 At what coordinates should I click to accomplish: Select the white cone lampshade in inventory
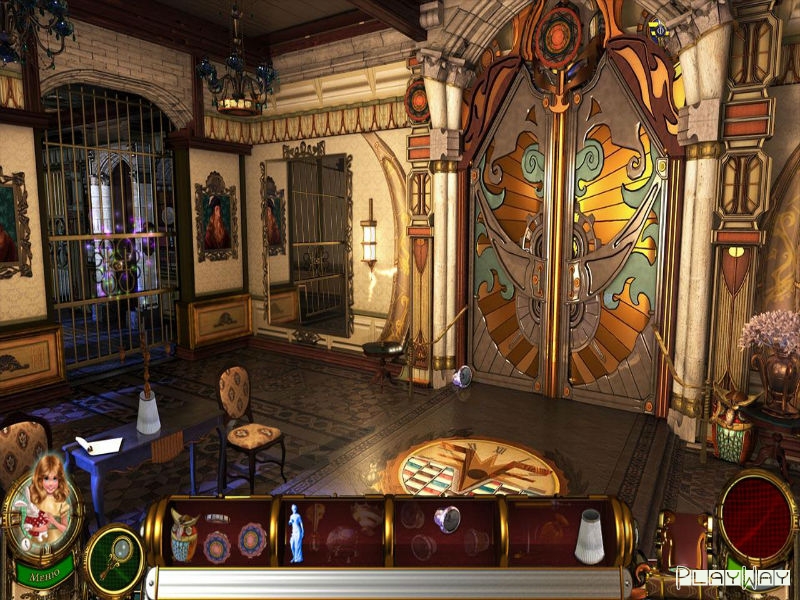pyautogui.click(x=590, y=537)
